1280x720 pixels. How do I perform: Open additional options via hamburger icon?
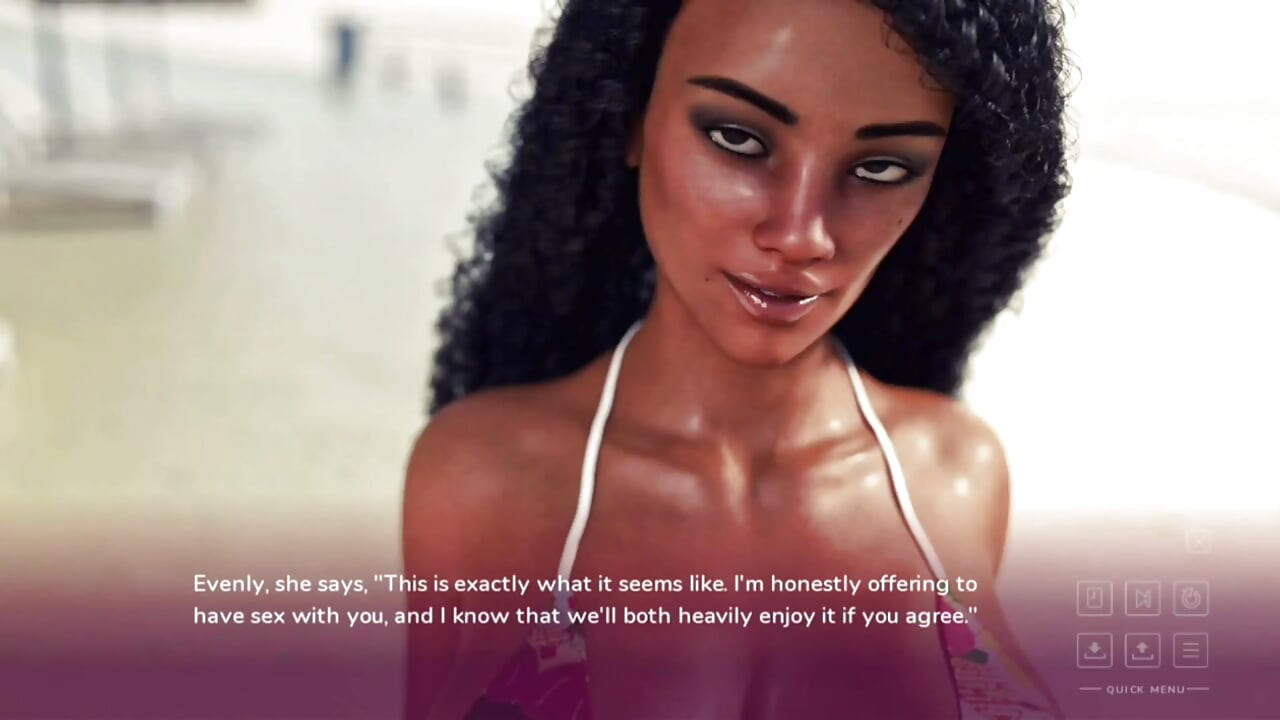click(1190, 650)
